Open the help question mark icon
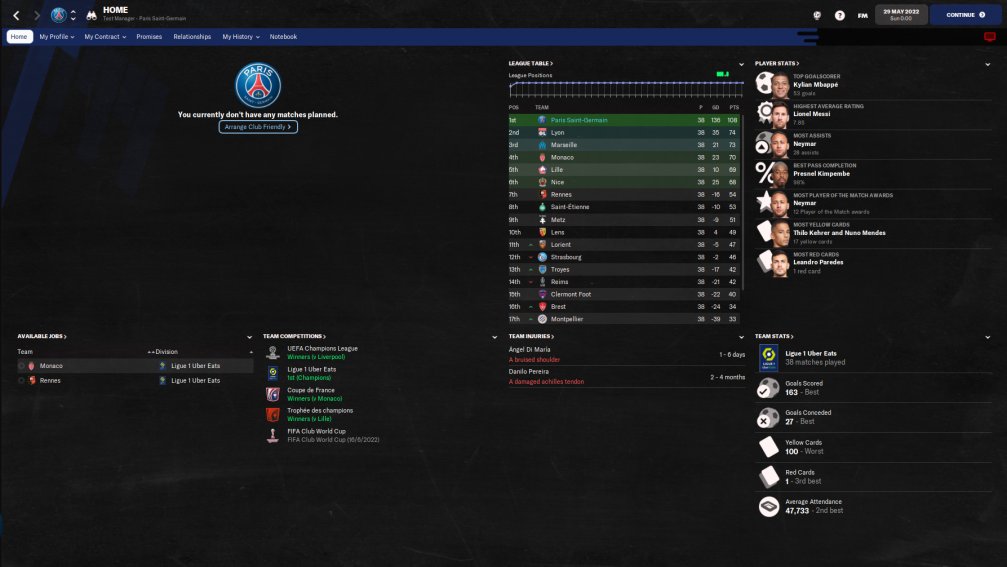Image resolution: width=1007 pixels, height=567 pixels. tap(839, 15)
